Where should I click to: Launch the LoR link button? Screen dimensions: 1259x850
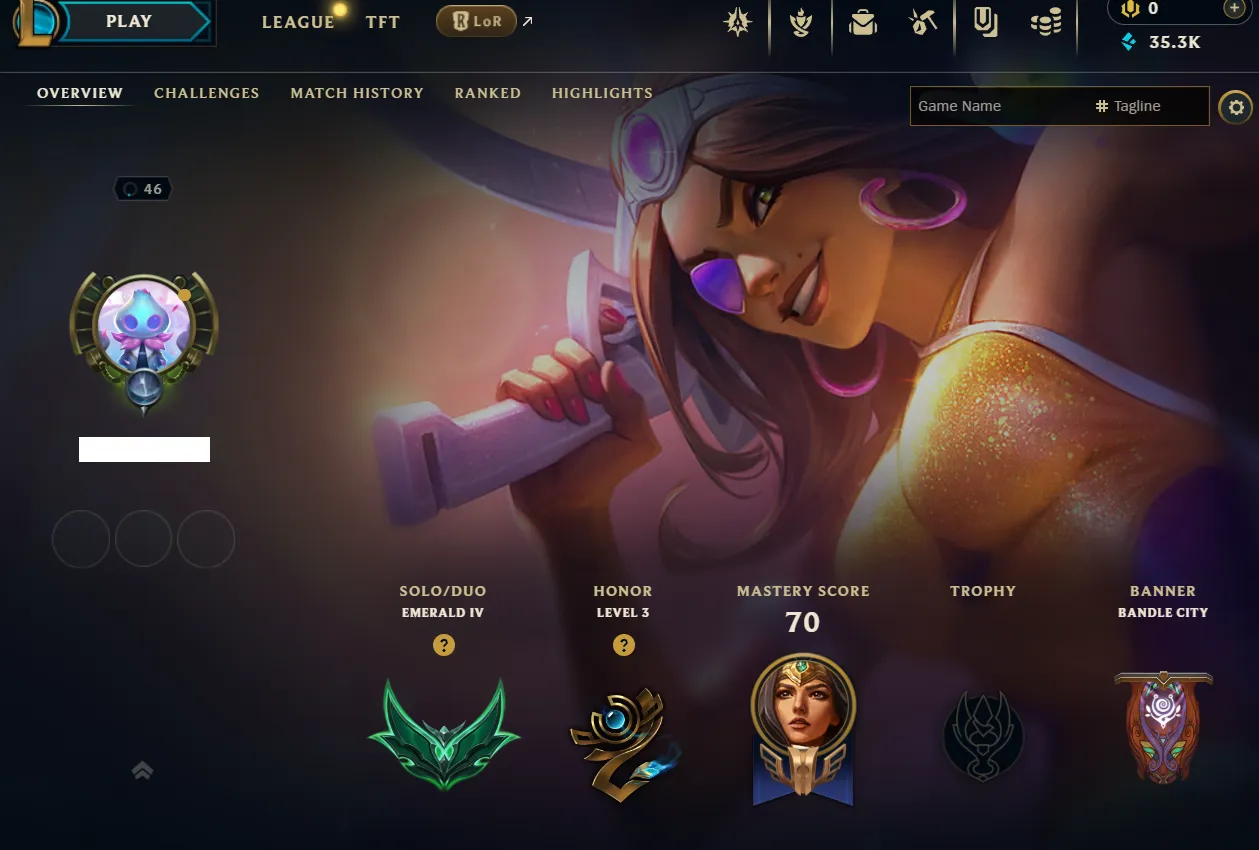pyautogui.click(x=476, y=21)
